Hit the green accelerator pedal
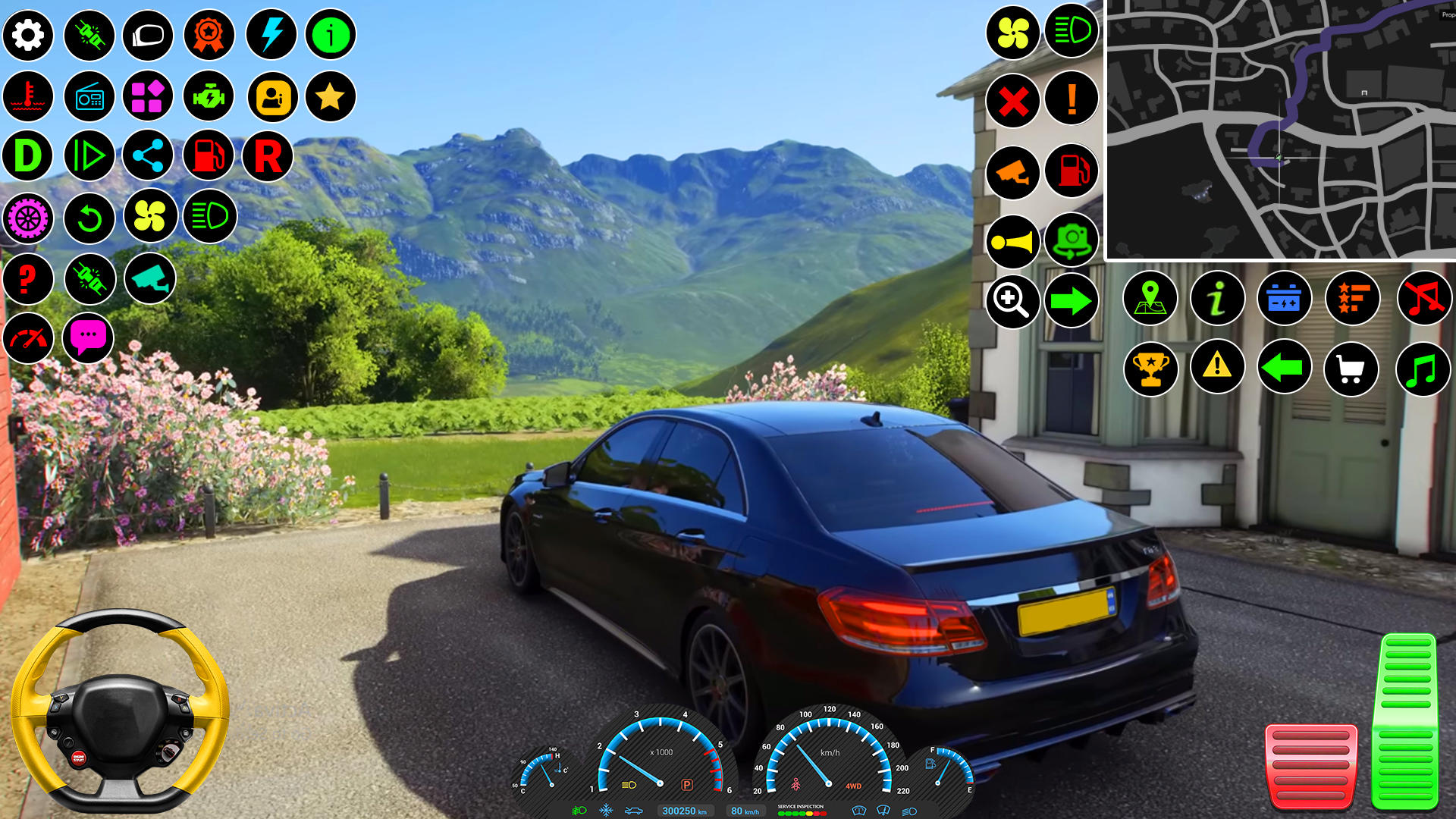The image size is (1456, 819). [1406, 720]
